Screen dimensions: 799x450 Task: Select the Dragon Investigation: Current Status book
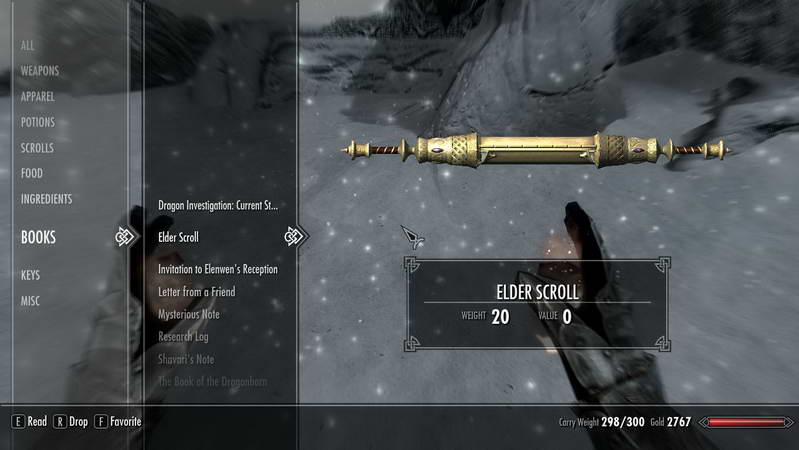coord(218,205)
